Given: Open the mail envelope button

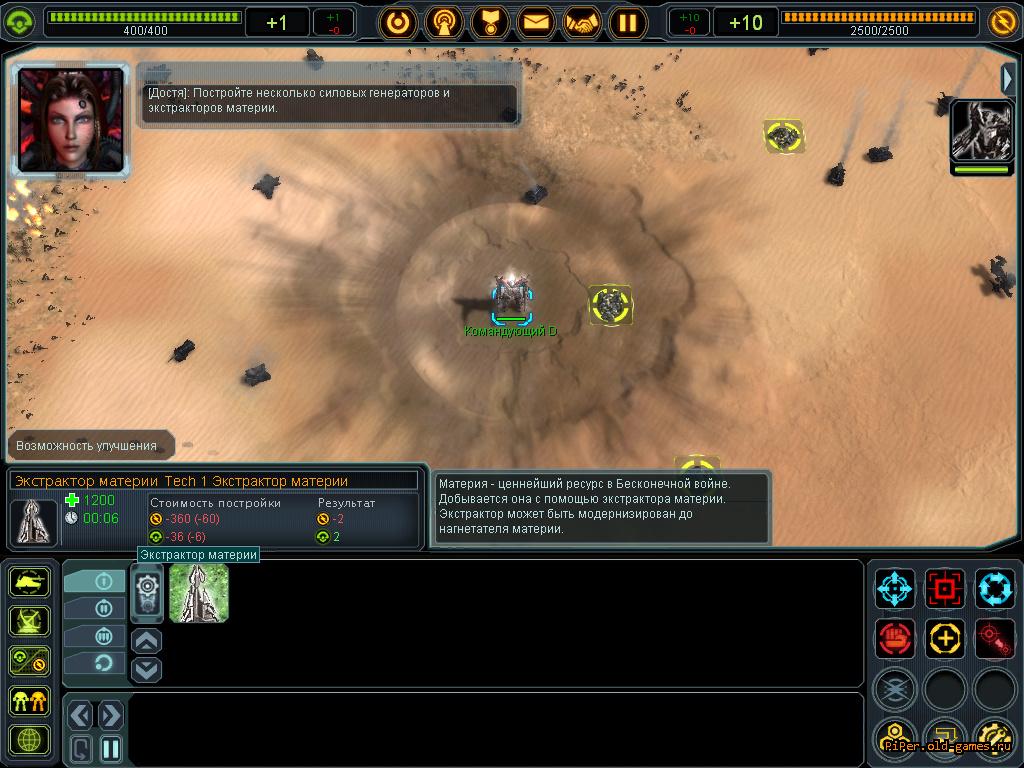Looking at the screenshot, I should coord(536,22).
